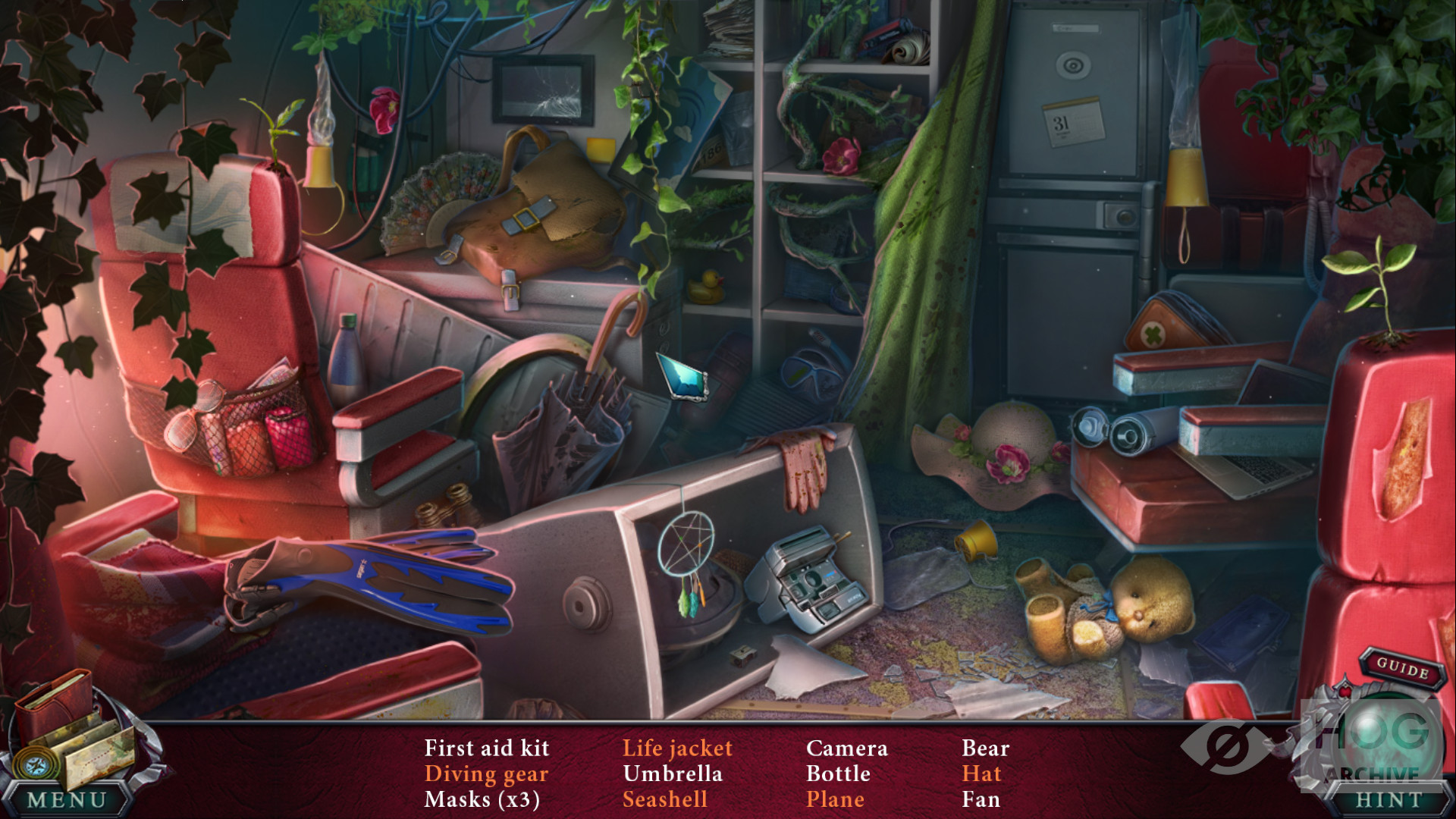The width and height of the screenshot is (1456, 819).
Task: Open the game Menu
Action: pyautogui.click(x=67, y=800)
